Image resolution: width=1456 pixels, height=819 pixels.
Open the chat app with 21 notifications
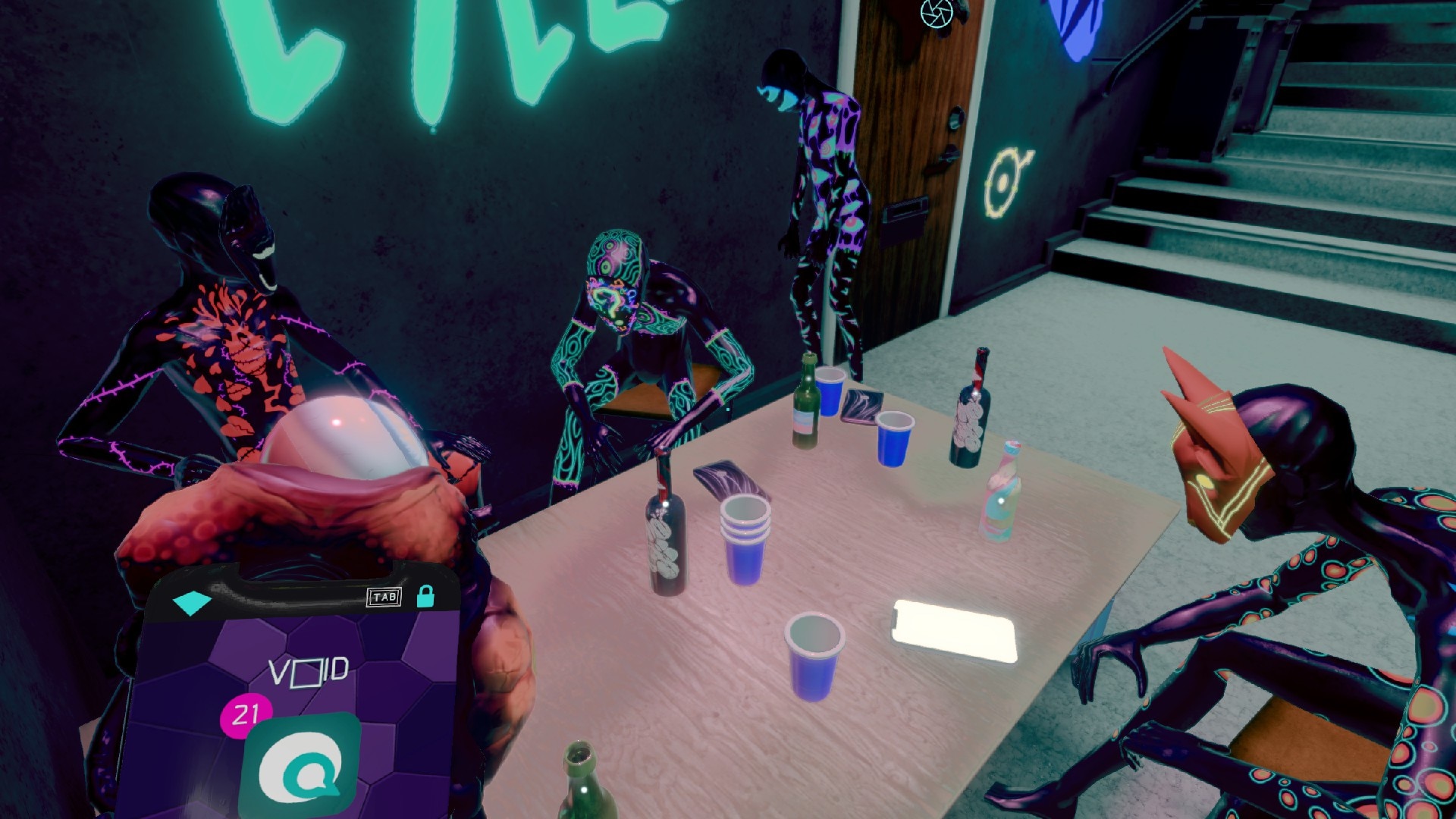click(301, 767)
